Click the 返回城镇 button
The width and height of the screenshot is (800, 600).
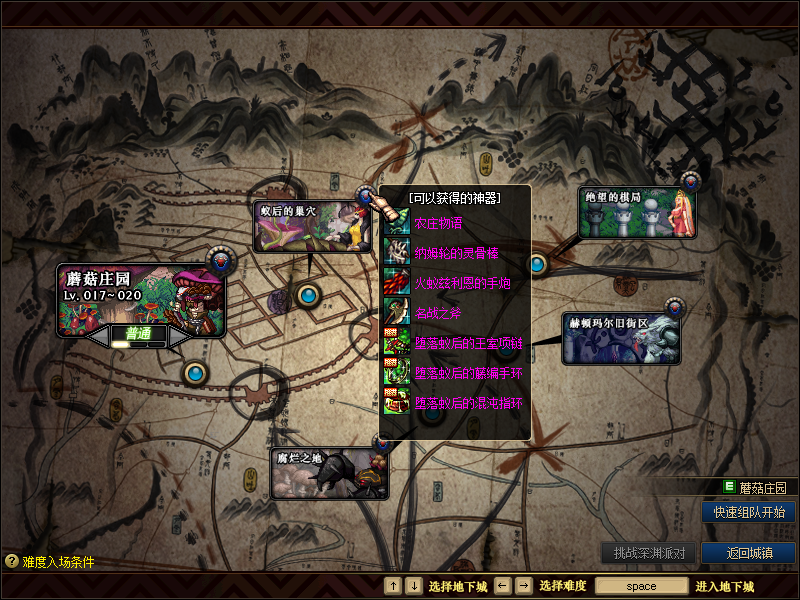point(749,553)
